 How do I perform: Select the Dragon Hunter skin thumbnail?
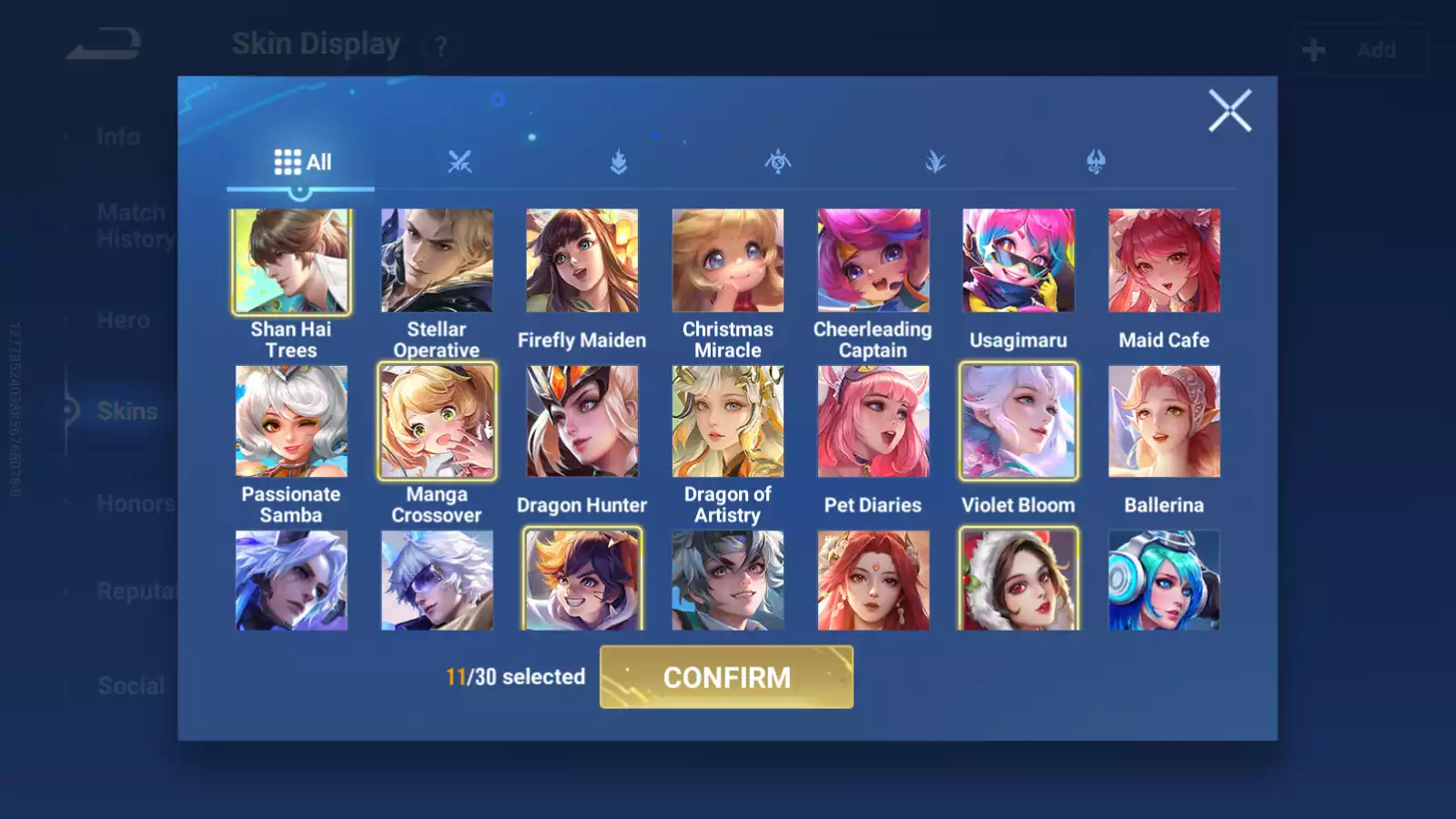tap(582, 422)
